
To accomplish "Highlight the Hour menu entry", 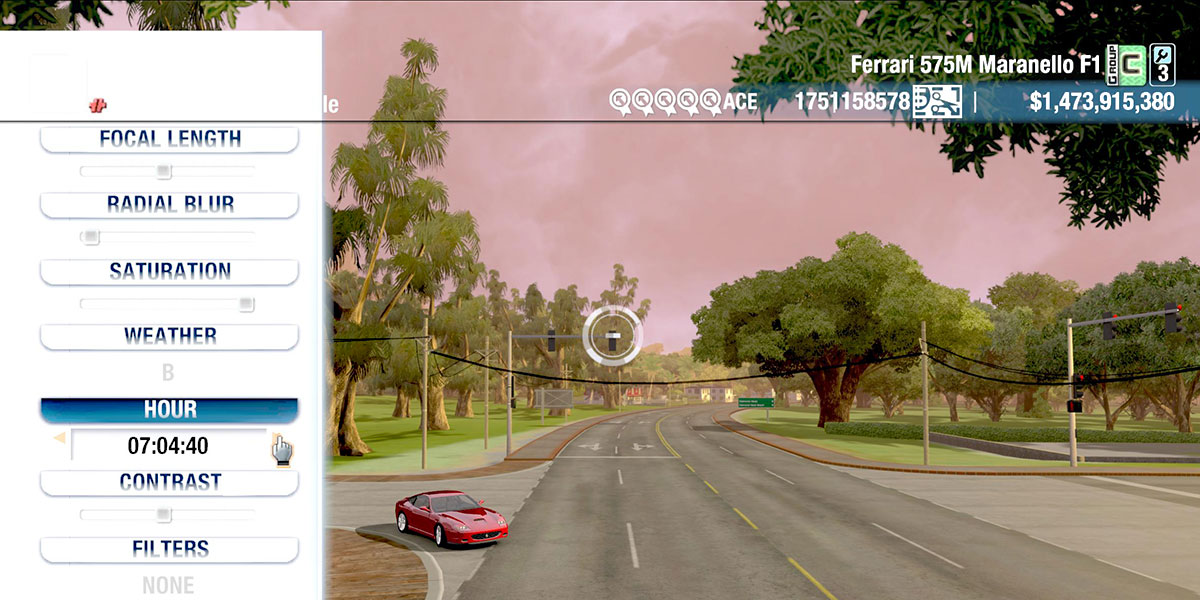I will 169,410.
